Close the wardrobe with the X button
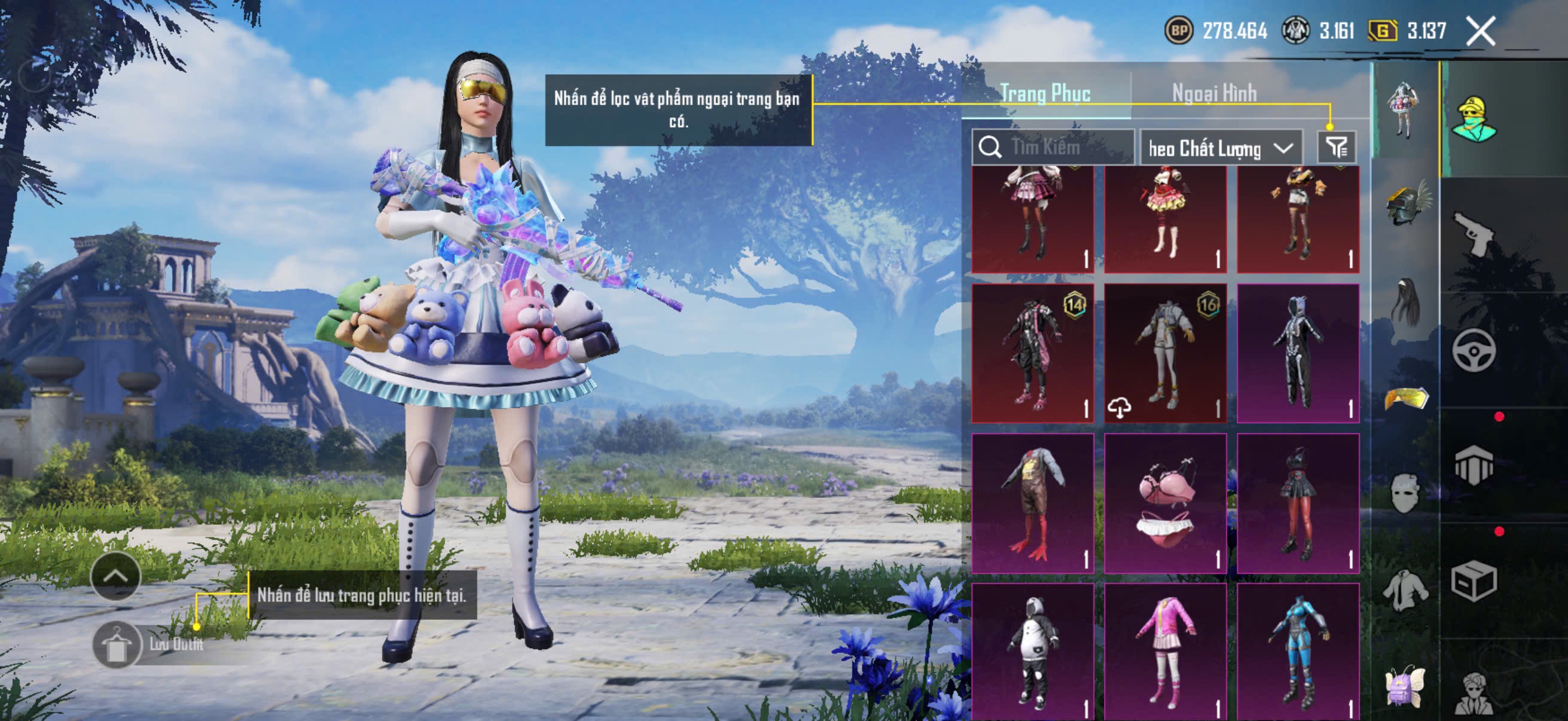The image size is (1568, 721). pos(1480,31)
